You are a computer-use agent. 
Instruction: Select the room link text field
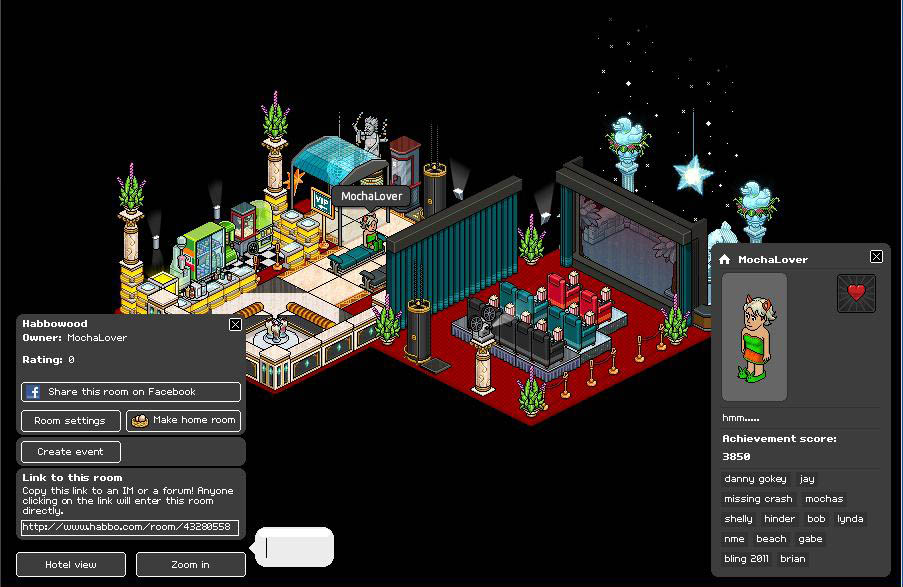click(x=130, y=527)
